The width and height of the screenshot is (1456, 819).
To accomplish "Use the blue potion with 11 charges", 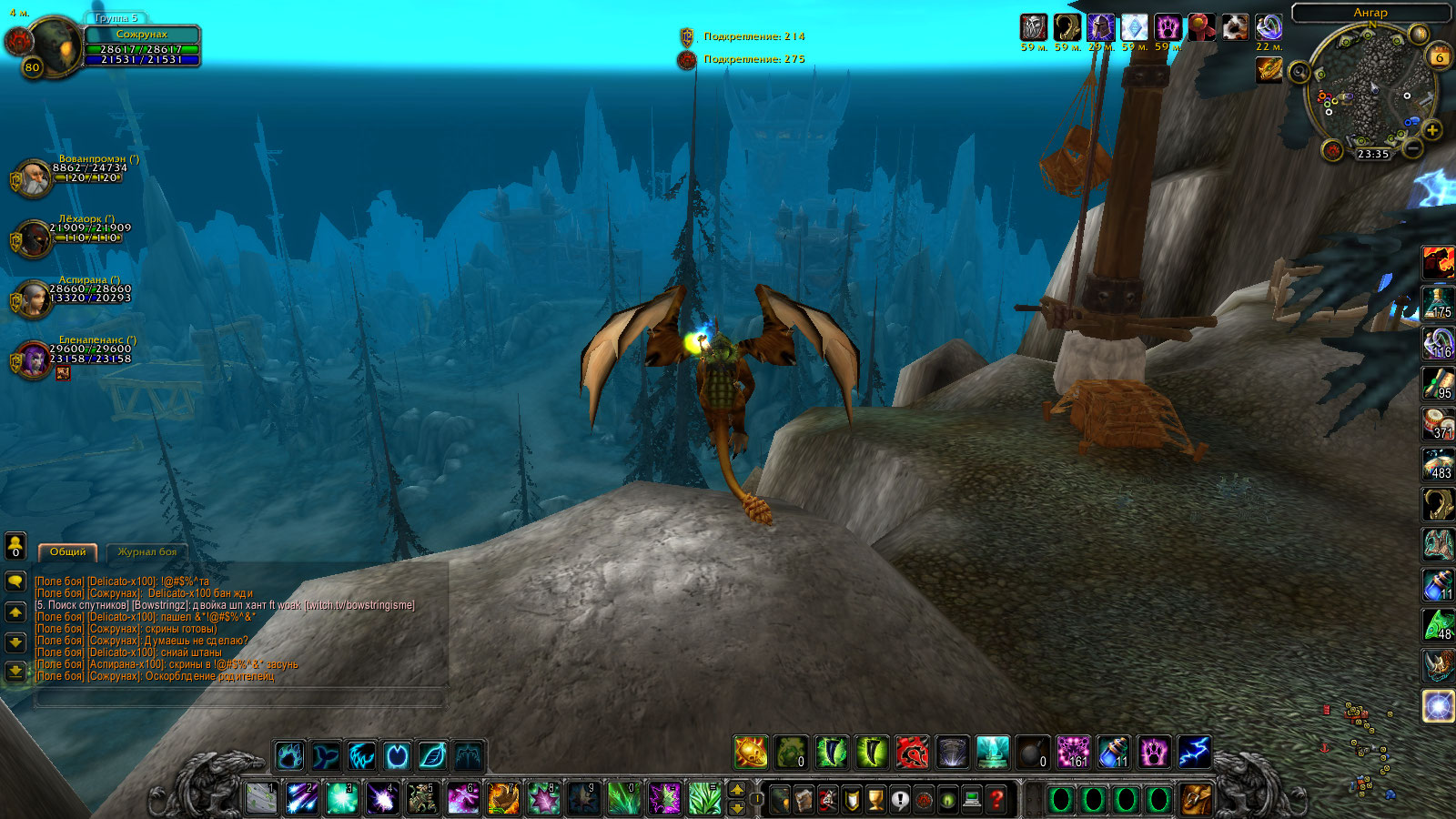I will [1114, 753].
